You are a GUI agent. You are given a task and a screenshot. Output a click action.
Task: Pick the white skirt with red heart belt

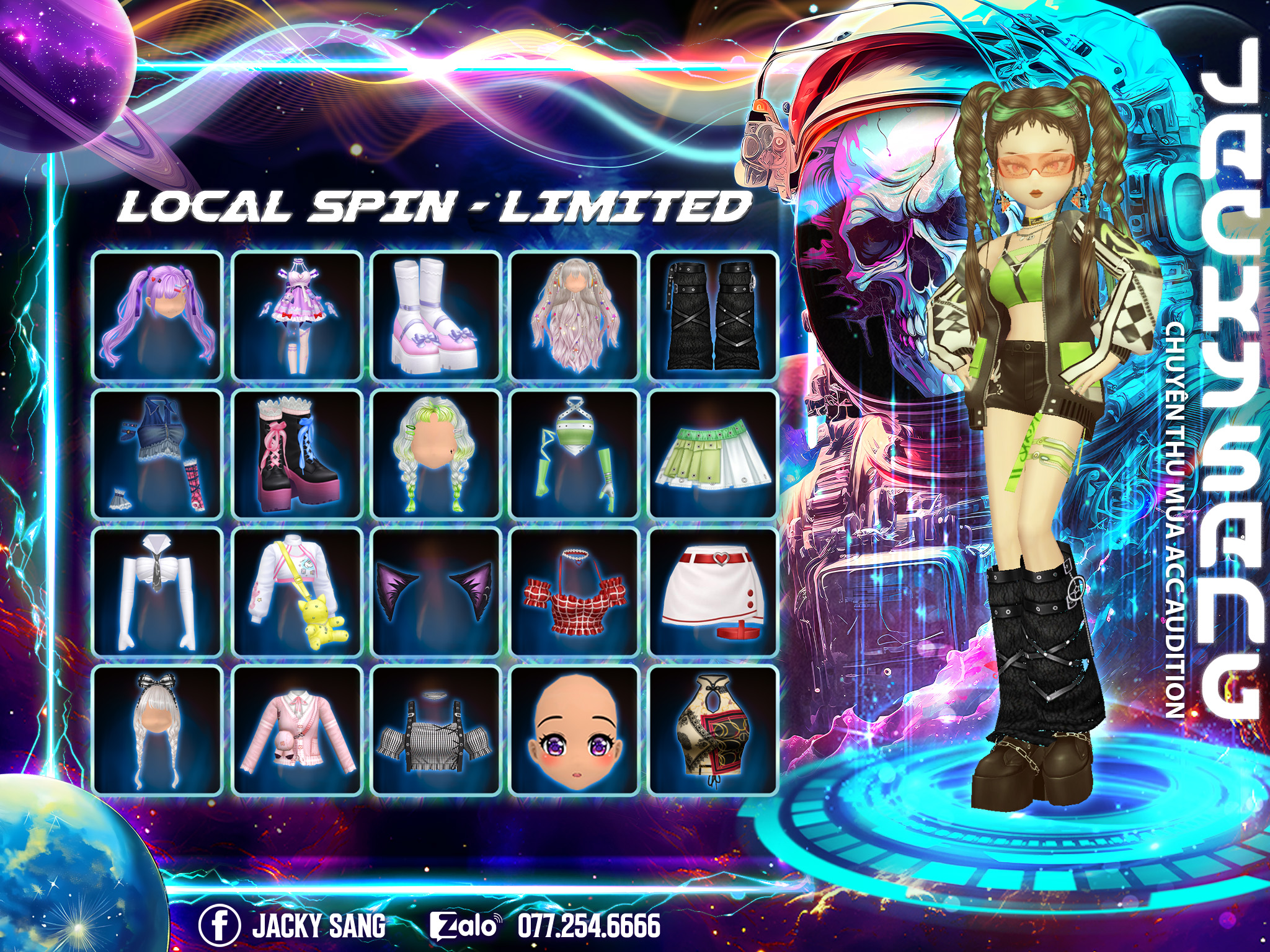[x=713, y=592]
